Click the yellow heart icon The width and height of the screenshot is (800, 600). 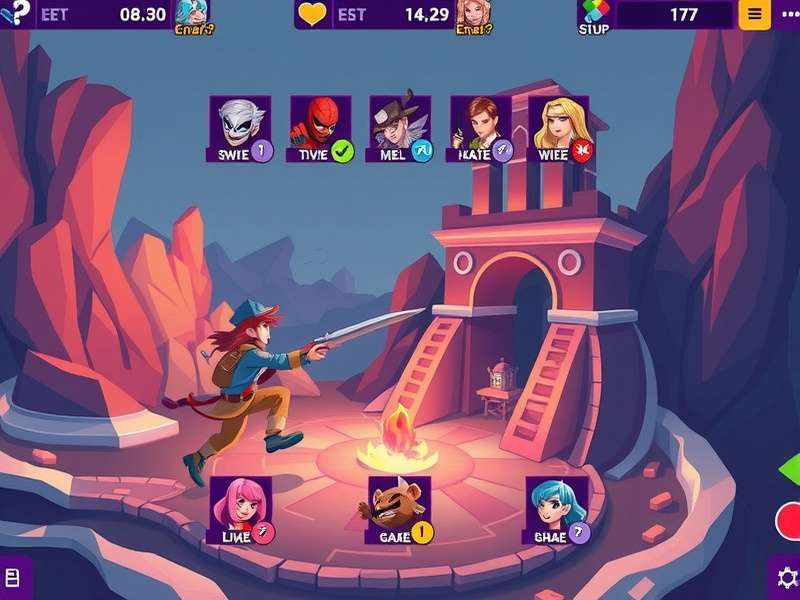pyautogui.click(x=313, y=15)
